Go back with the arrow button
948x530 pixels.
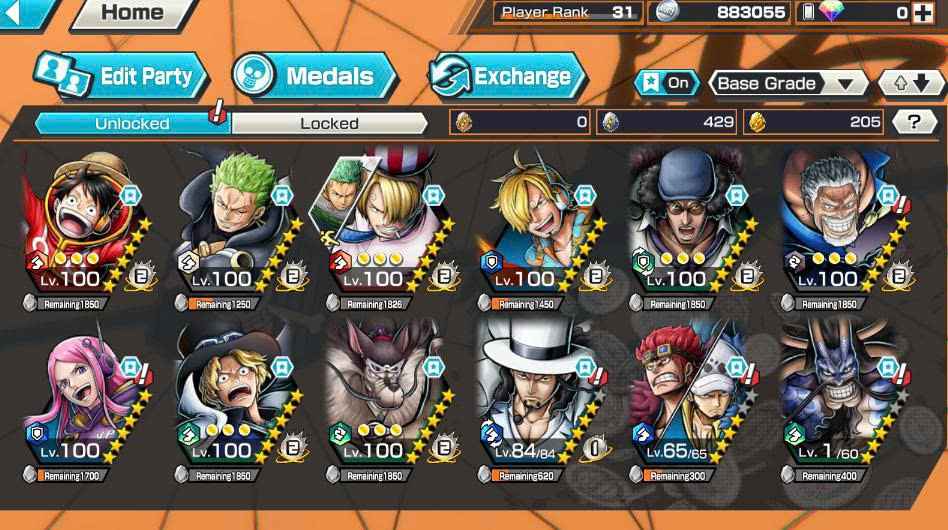(x=28, y=12)
